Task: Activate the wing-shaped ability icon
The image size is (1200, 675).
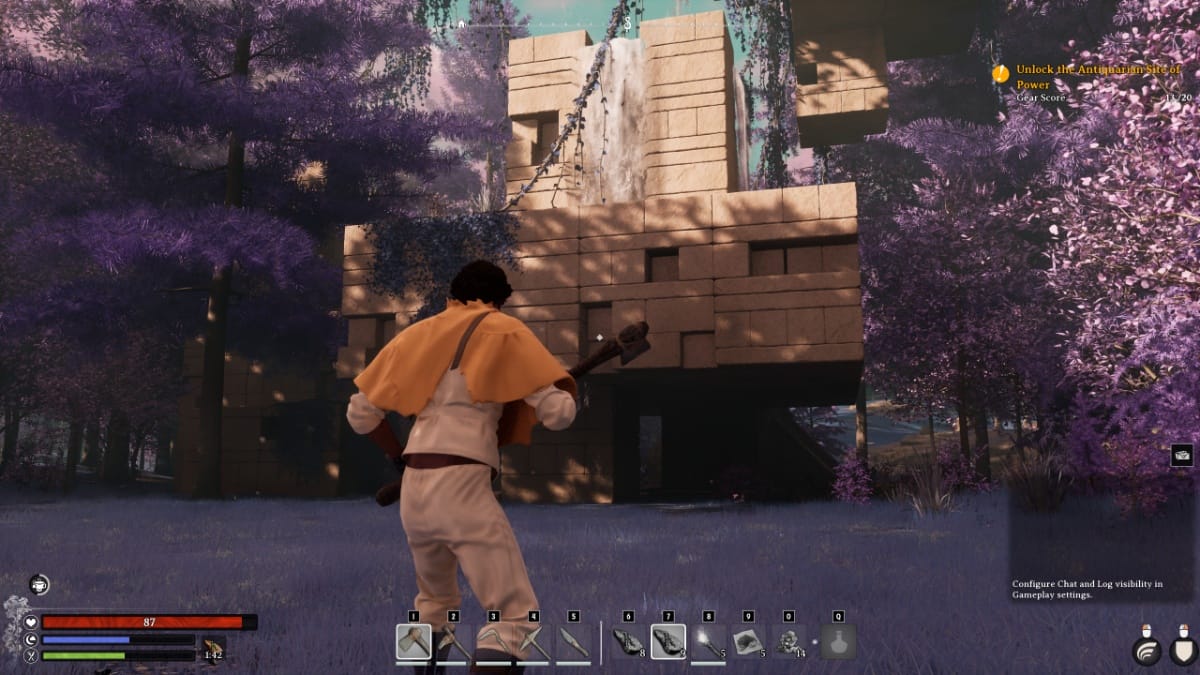Action: [1146, 651]
